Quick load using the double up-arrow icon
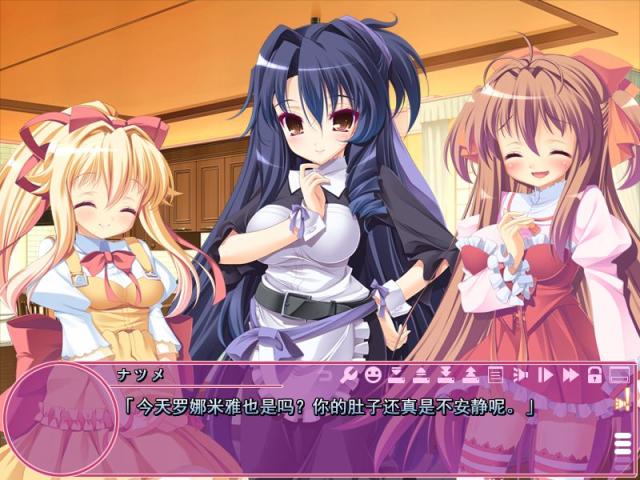 point(470,375)
